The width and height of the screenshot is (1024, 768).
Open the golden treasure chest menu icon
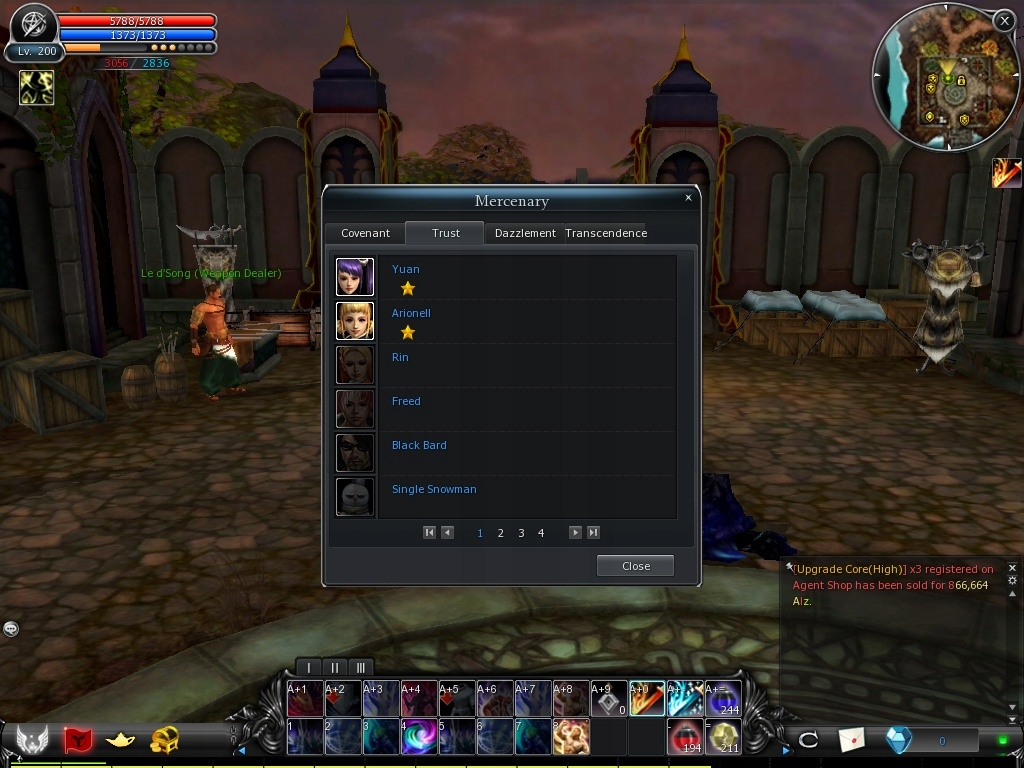click(x=165, y=740)
